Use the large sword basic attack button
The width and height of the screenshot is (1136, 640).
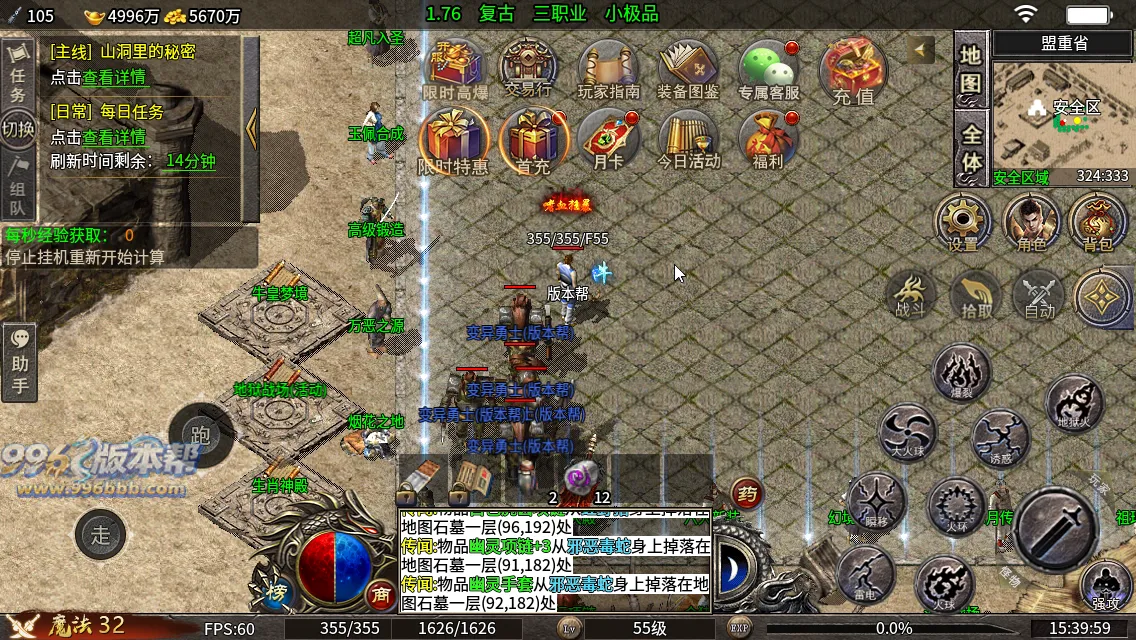click(1057, 530)
